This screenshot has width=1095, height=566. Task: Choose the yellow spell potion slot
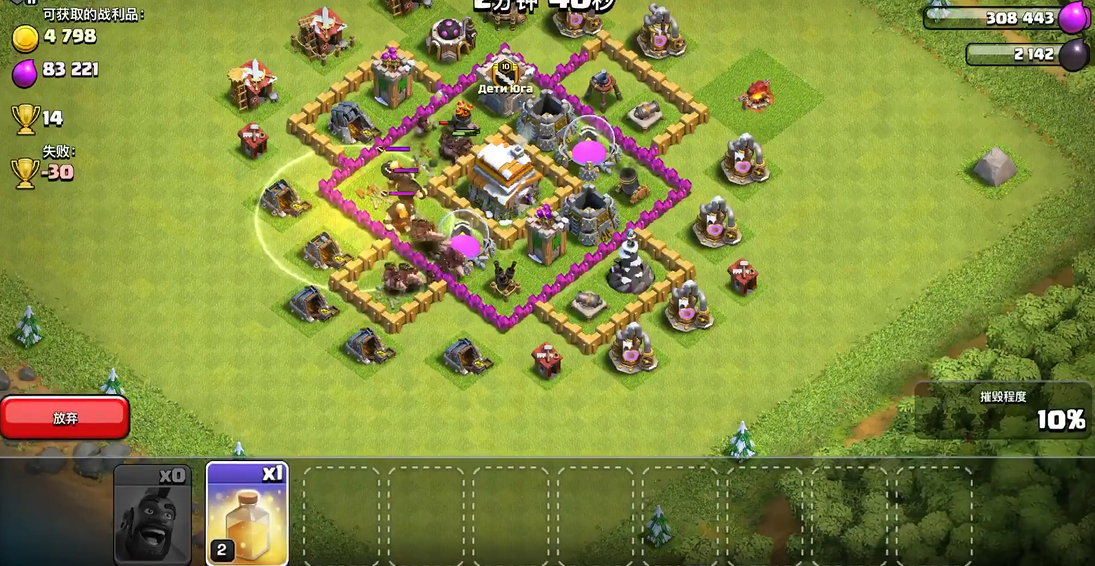(247, 514)
